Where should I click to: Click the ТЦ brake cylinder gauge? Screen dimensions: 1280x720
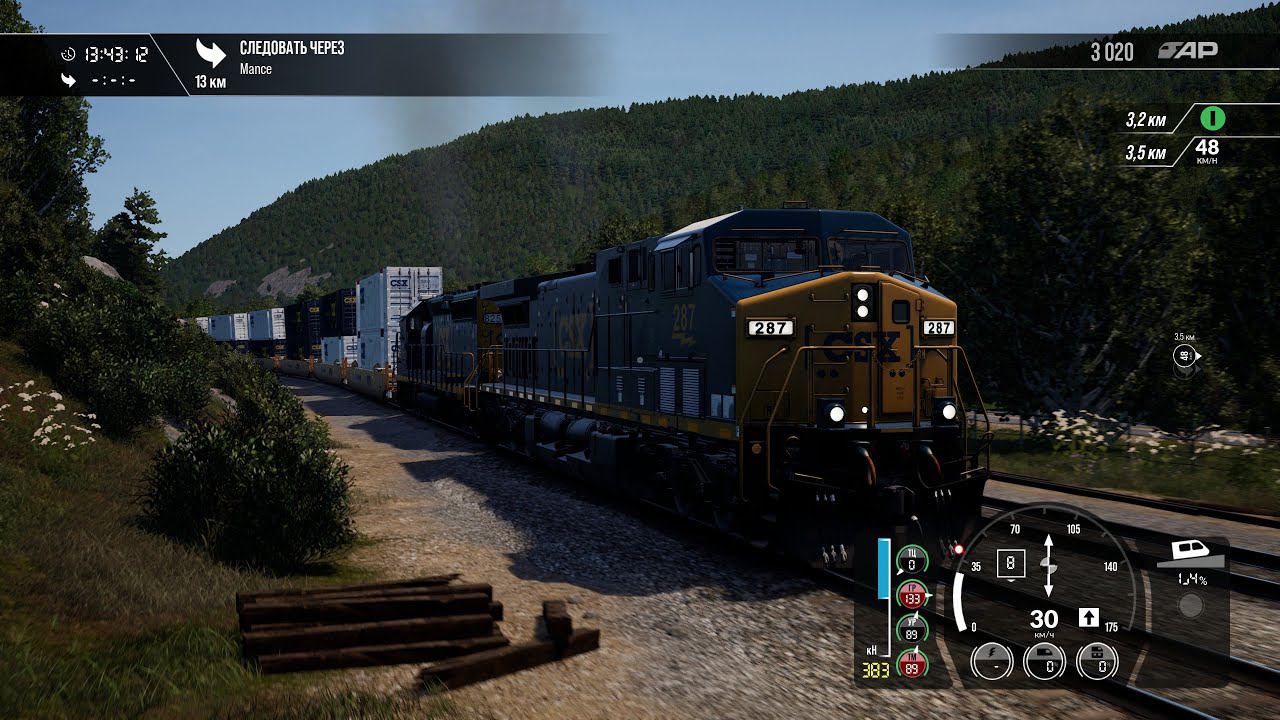tap(912, 560)
